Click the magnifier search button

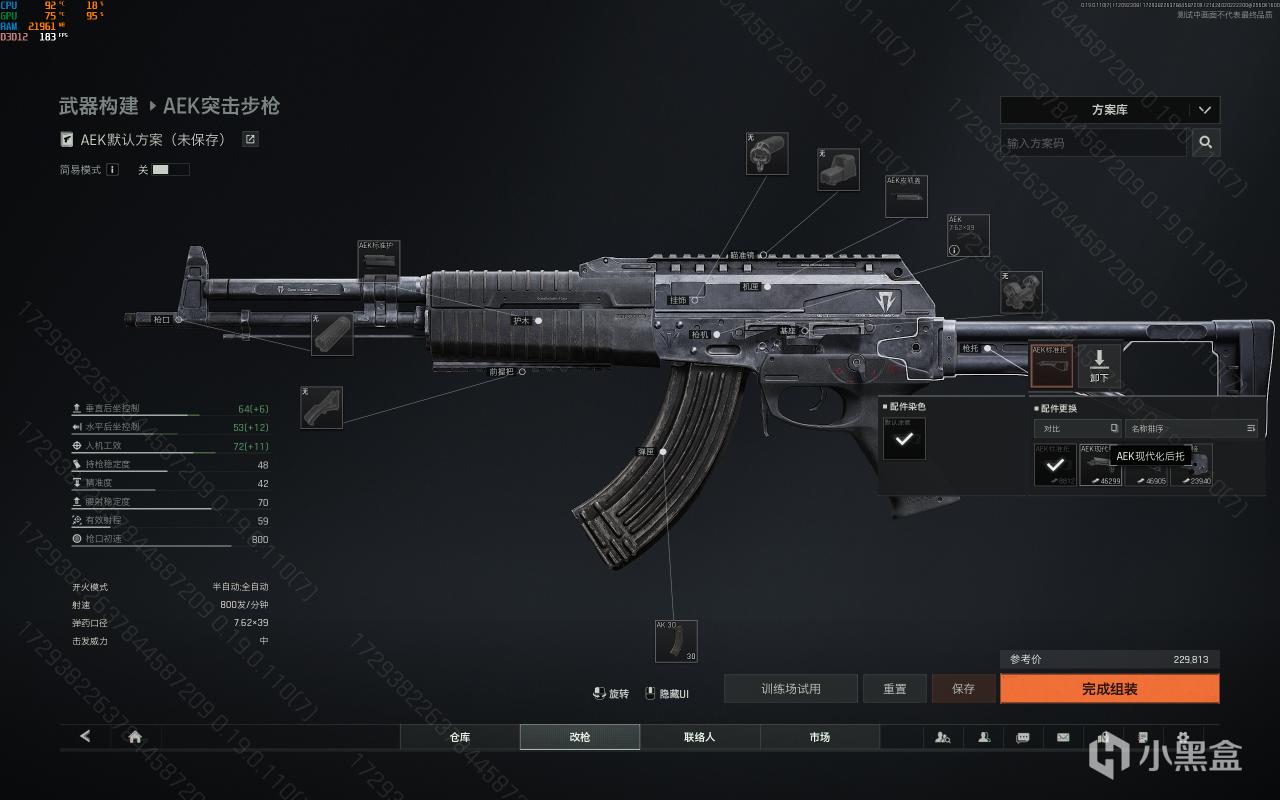1206,143
